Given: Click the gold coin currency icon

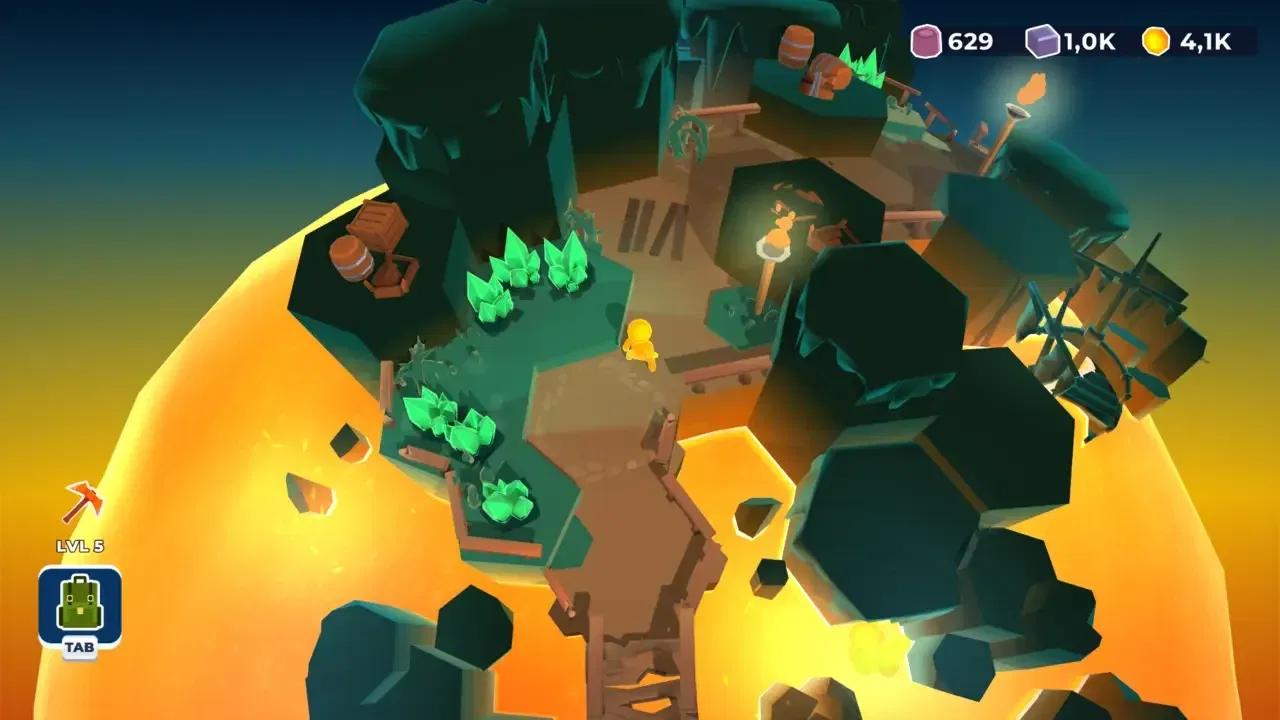Looking at the screenshot, I should pyautogui.click(x=1155, y=42).
